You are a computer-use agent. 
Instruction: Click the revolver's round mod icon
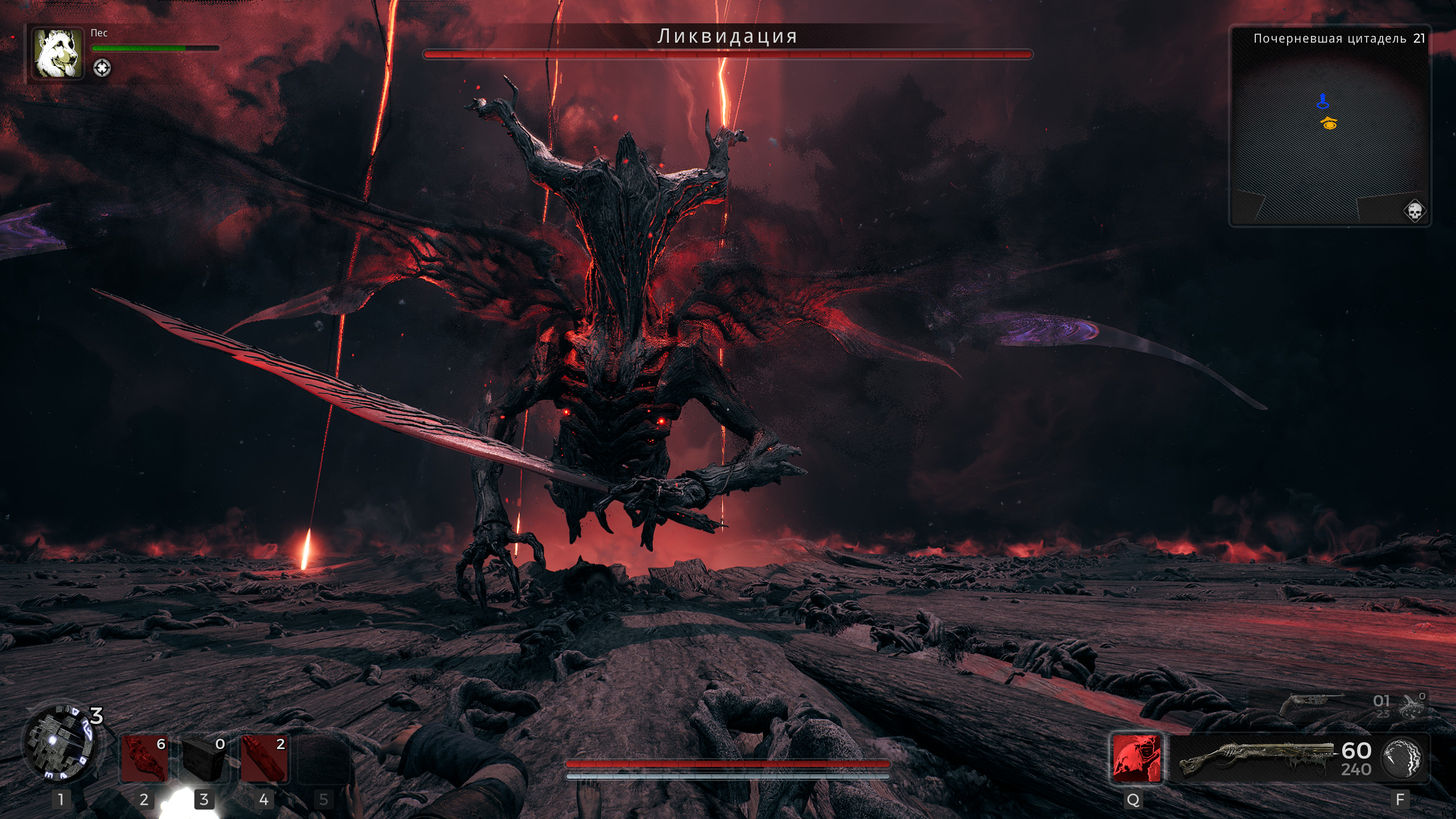click(x=1413, y=706)
